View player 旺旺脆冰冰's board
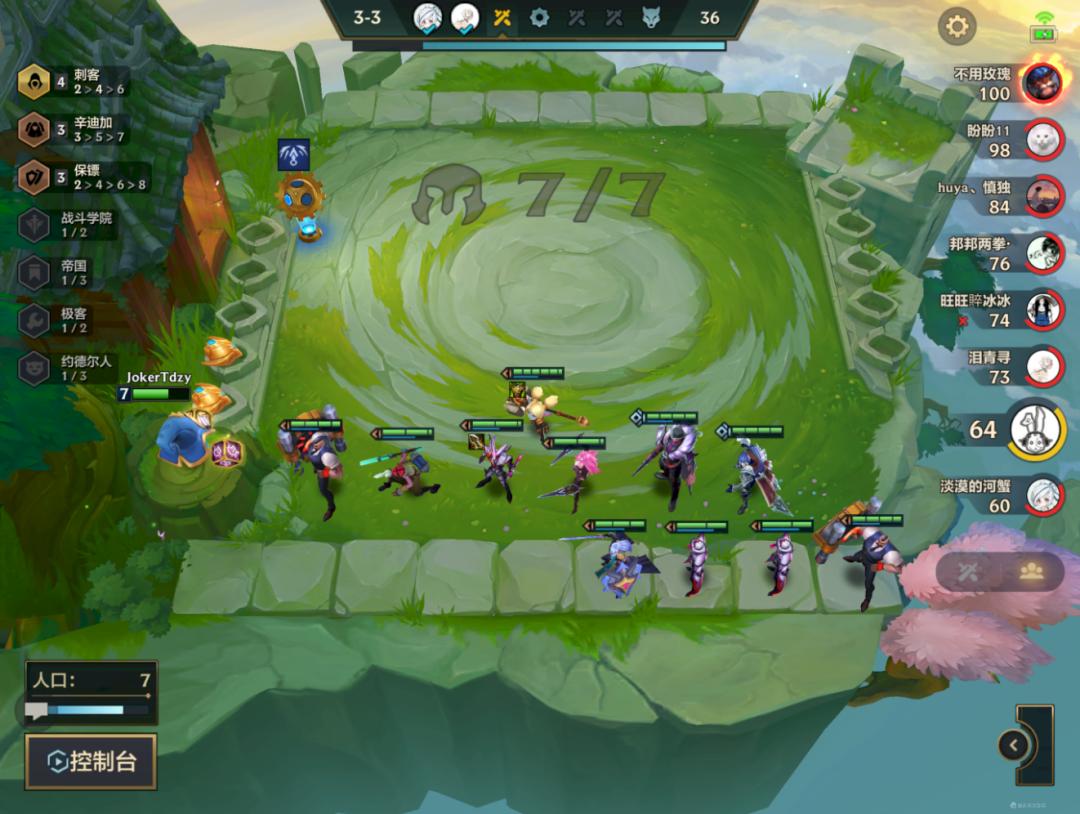This screenshot has width=1080, height=814. [1043, 309]
